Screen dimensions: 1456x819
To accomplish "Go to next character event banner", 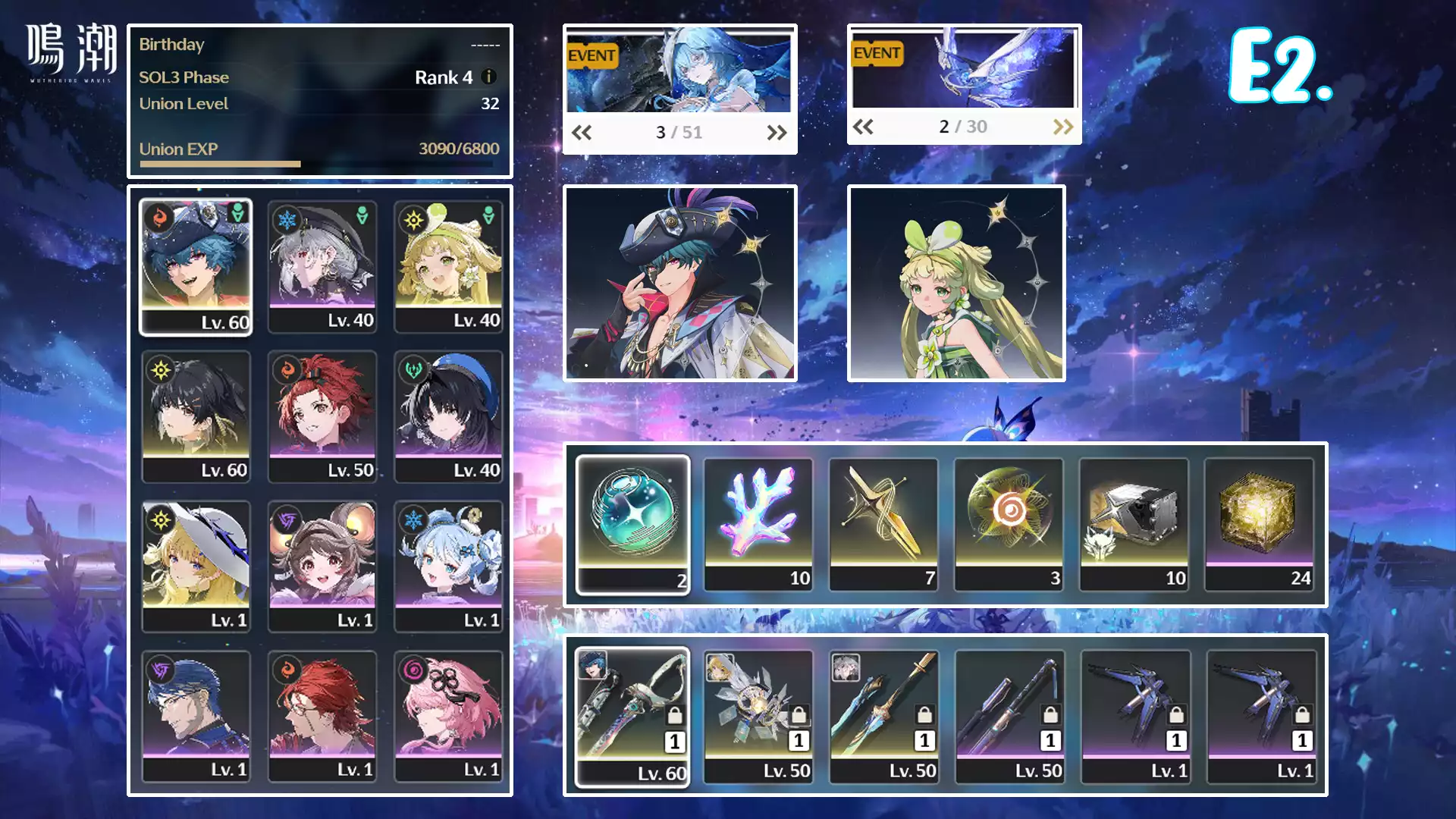I will [777, 133].
